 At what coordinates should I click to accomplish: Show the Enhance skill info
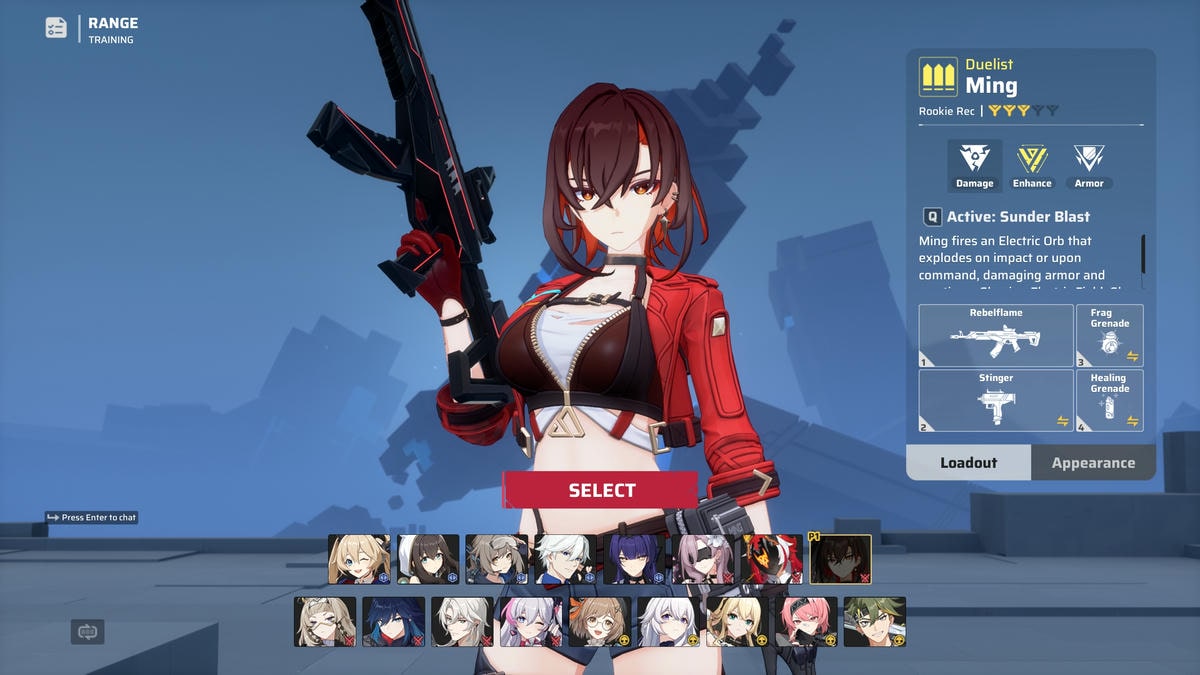[1032, 165]
